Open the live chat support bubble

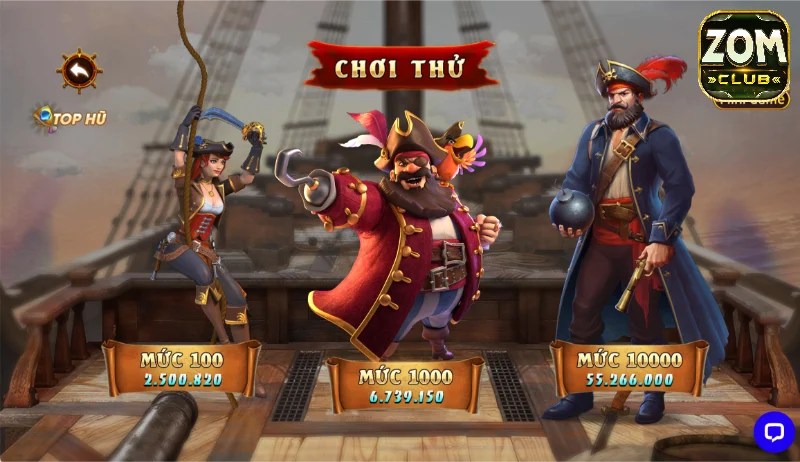773,431
